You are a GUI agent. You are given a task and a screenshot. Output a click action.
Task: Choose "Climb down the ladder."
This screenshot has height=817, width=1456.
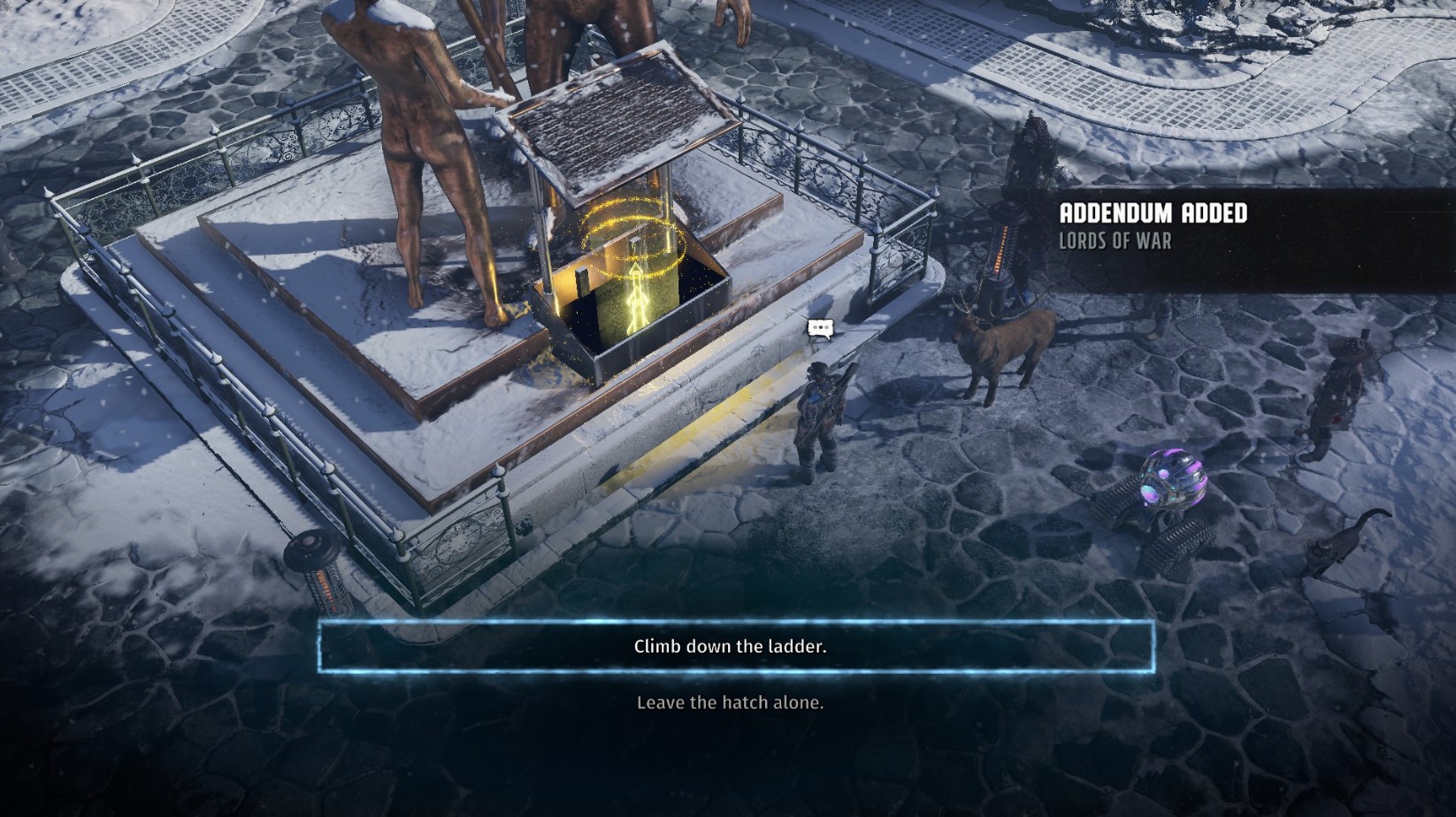[x=731, y=646]
